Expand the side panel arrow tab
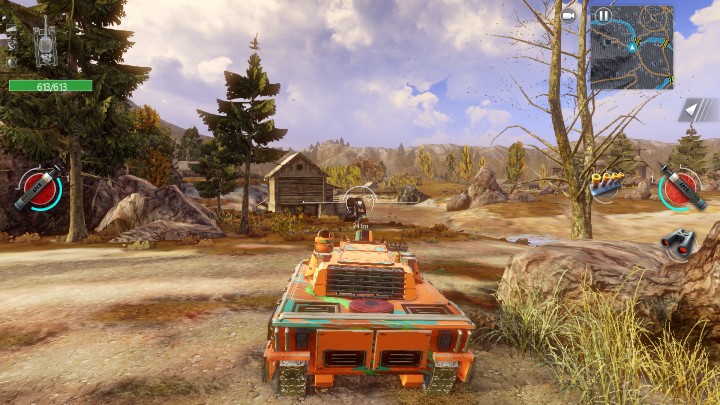Screen dimensions: 720x405 (698, 110)
